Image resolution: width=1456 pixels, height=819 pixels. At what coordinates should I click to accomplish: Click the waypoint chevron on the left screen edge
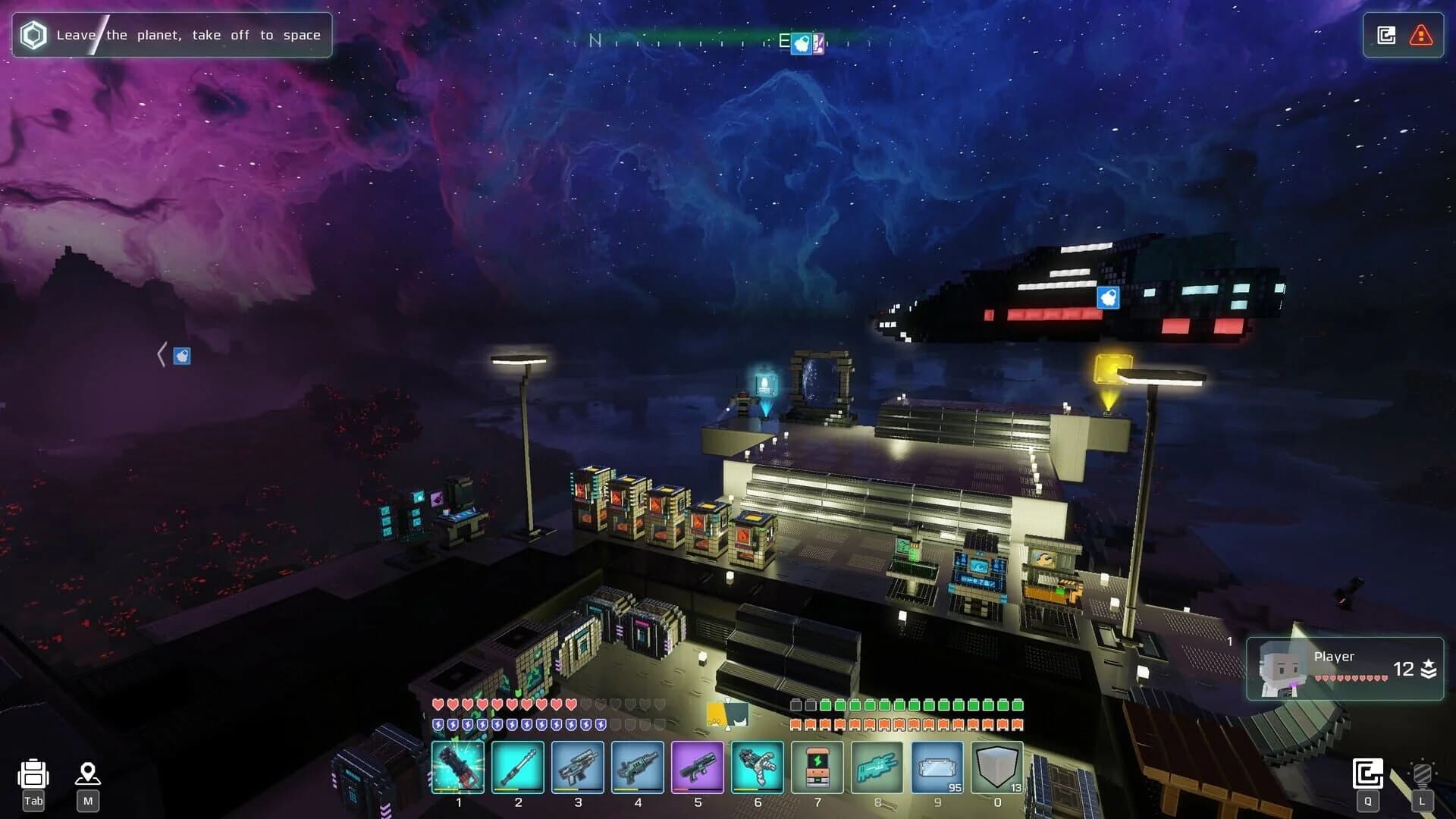coord(162,353)
